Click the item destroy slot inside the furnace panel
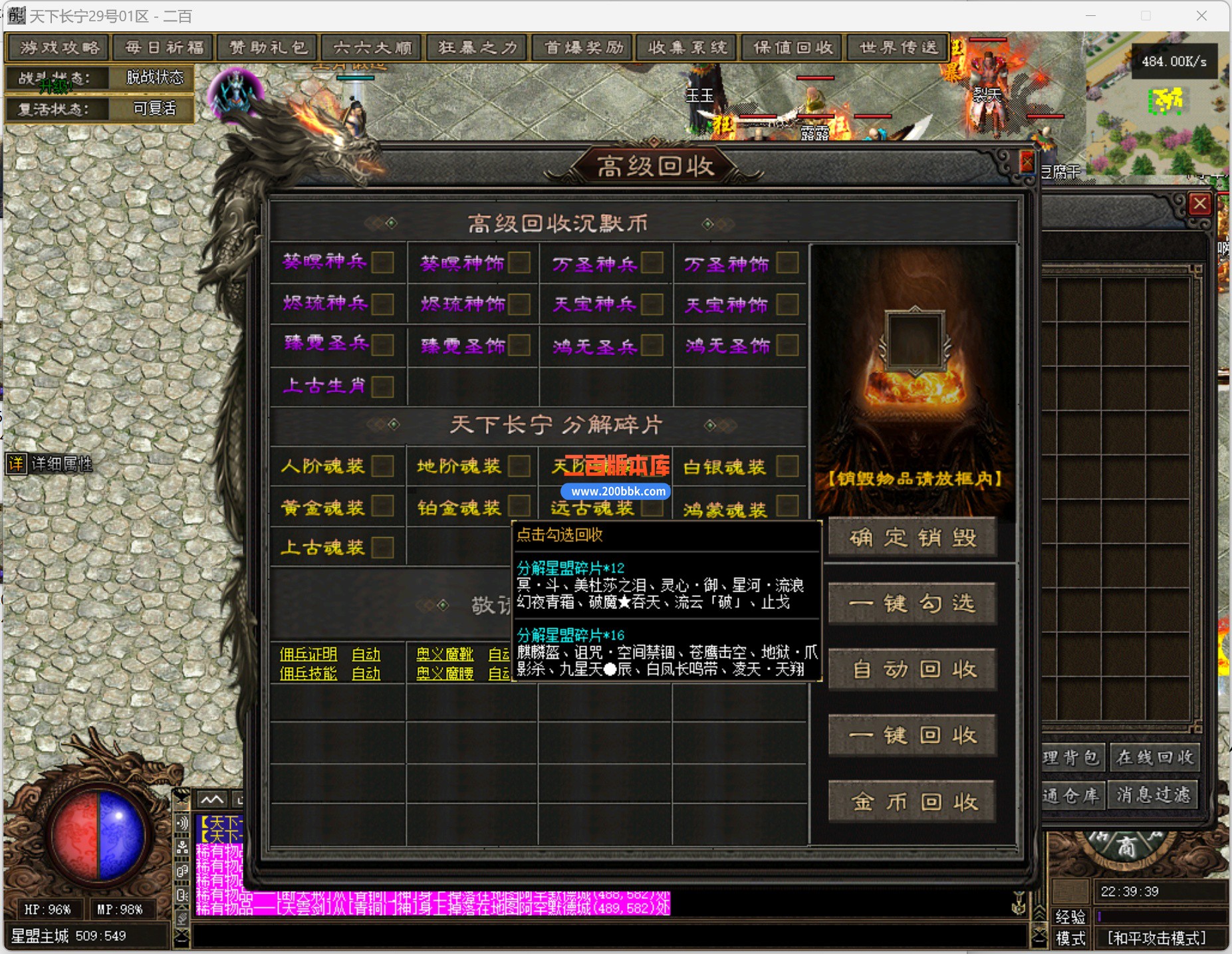The width and height of the screenshot is (1232, 954). point(914,340)
